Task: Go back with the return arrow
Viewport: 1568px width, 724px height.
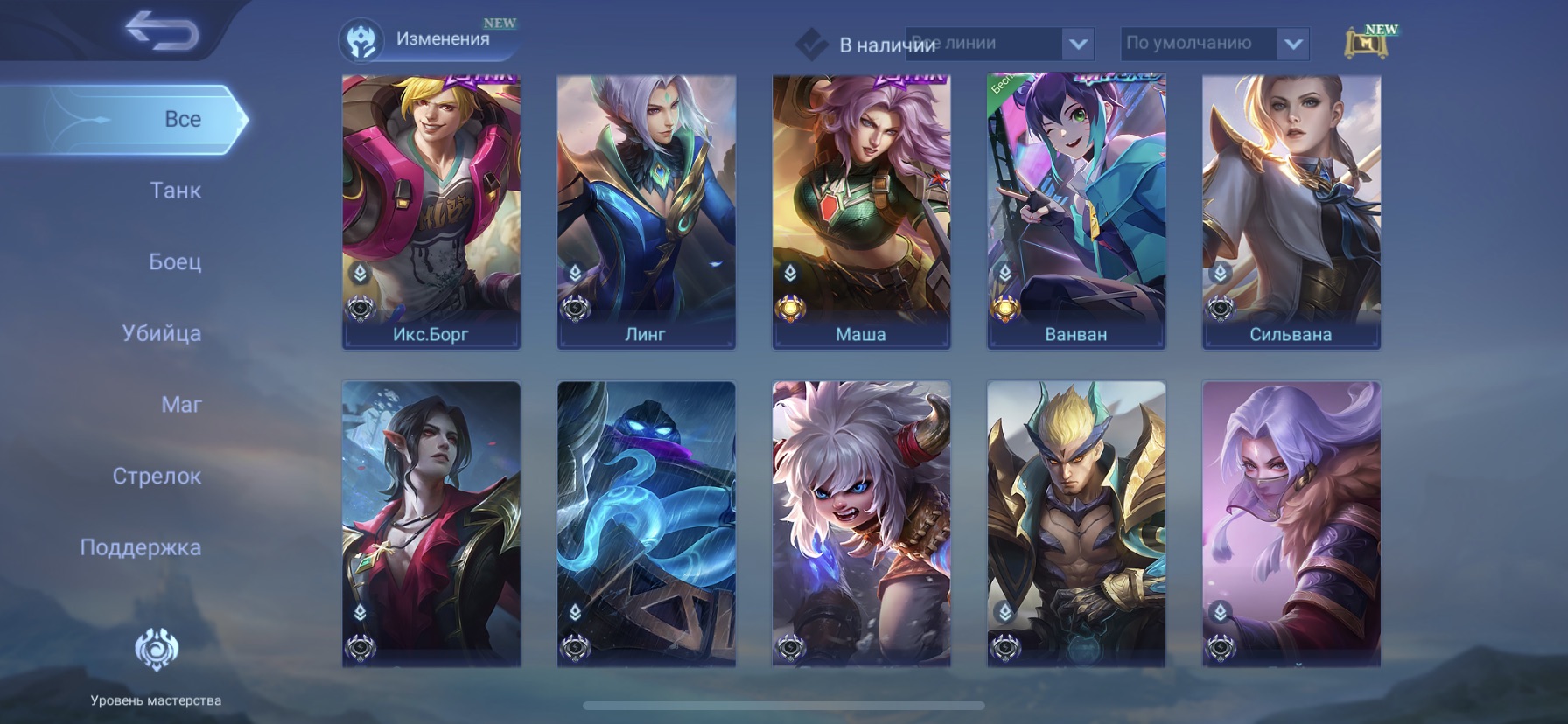Action: click(162, 31)
